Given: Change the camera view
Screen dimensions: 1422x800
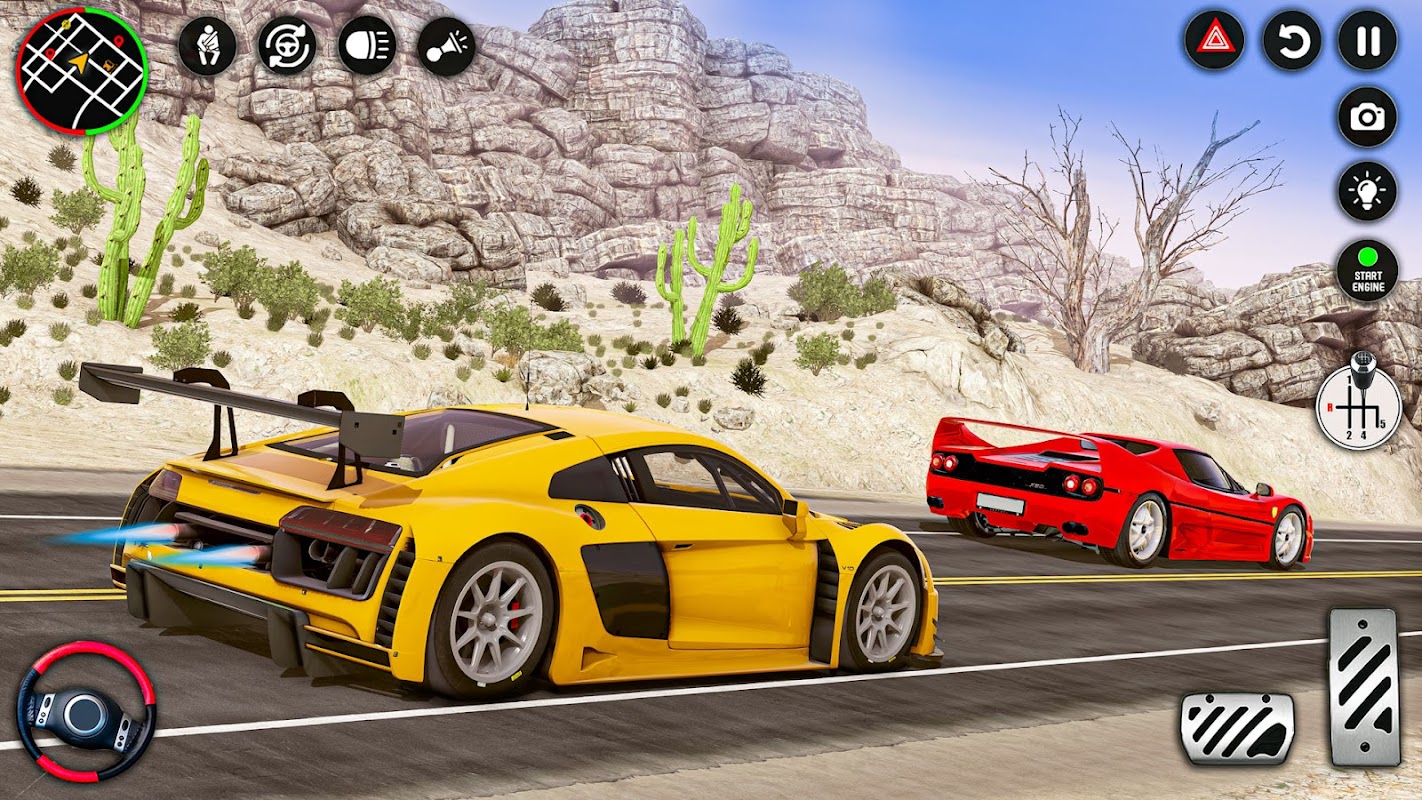Looking at the screenshot, I should tap(1367, 117).
